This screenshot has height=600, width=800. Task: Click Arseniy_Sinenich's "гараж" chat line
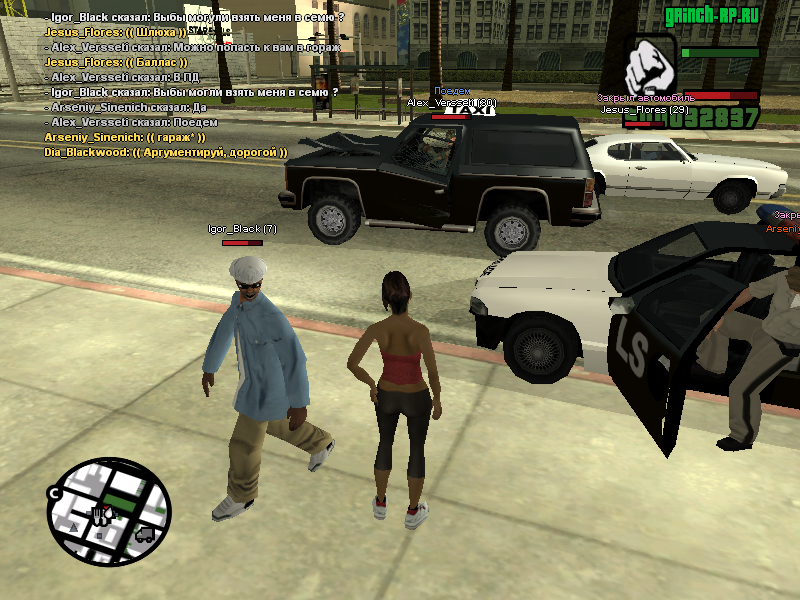coord(124,137)
